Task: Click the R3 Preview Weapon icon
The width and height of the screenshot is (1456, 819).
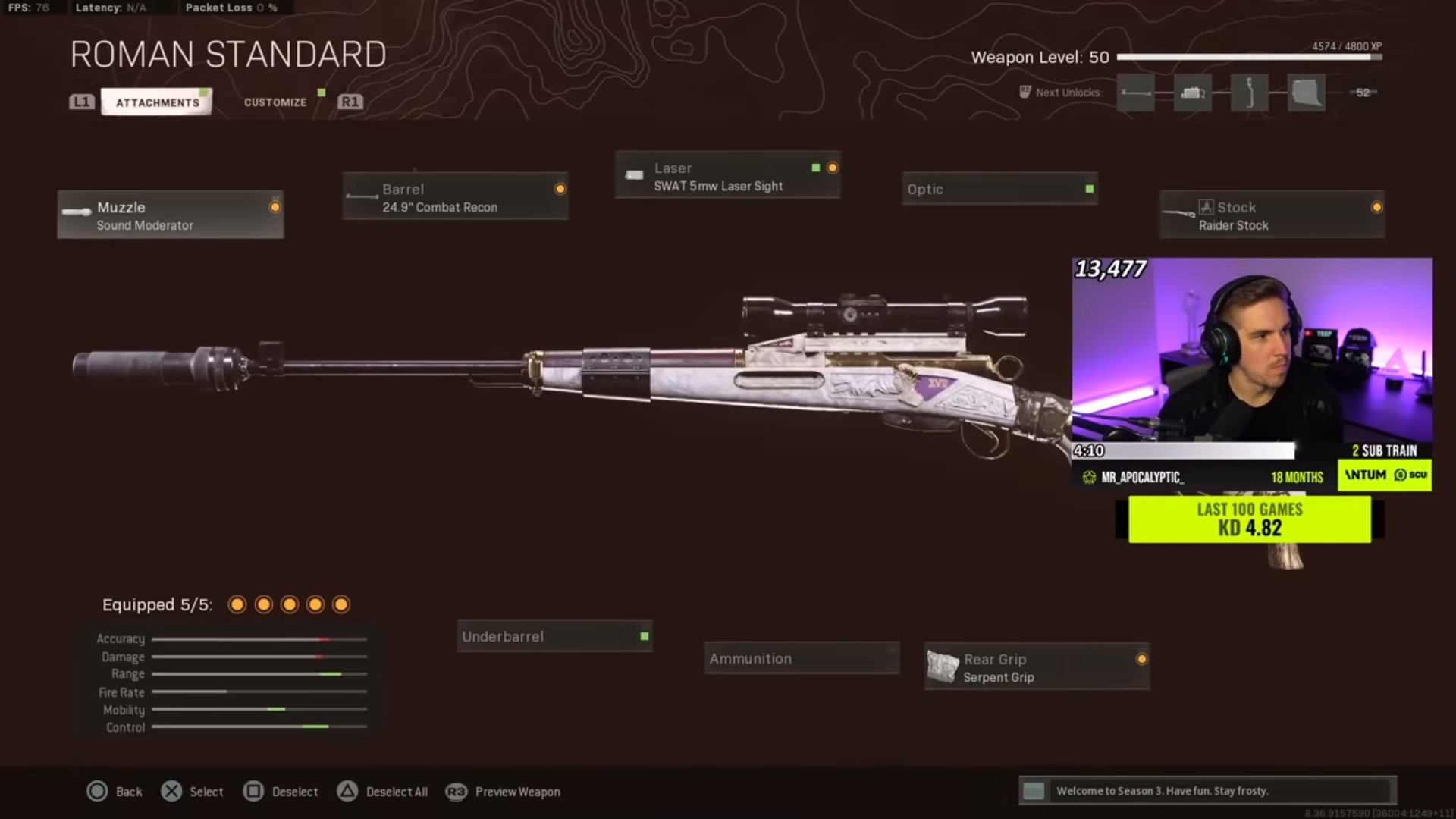Action: pos(454,792)
